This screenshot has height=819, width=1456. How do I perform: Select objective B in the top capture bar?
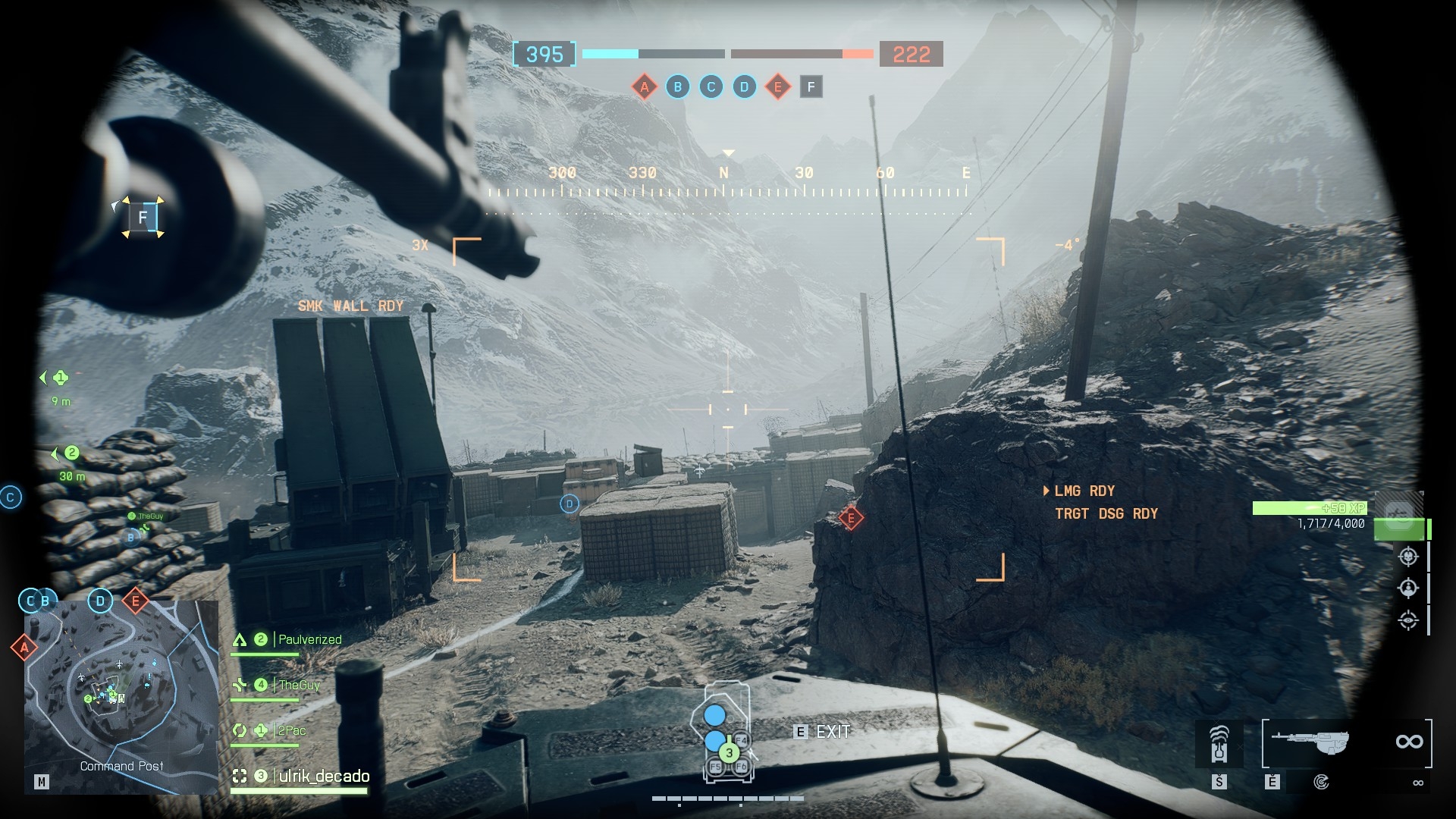(678, 87)
